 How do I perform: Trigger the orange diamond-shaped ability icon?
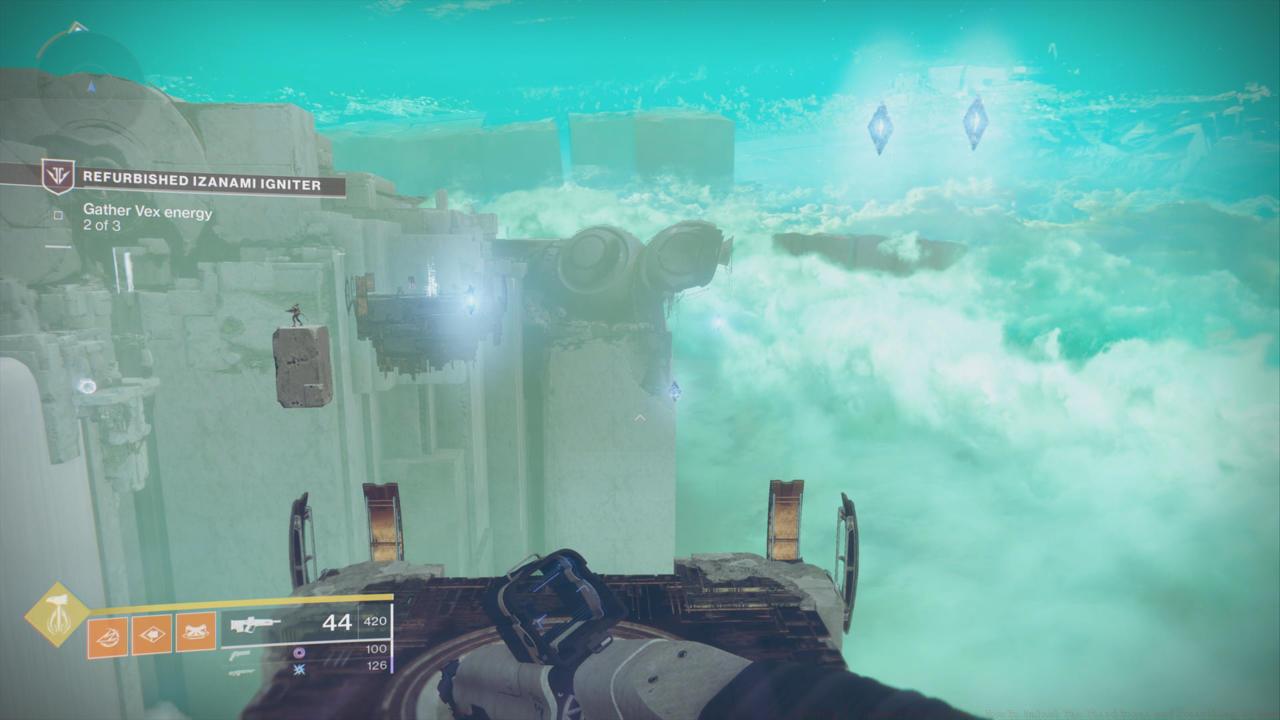click(x=151, y=634)
